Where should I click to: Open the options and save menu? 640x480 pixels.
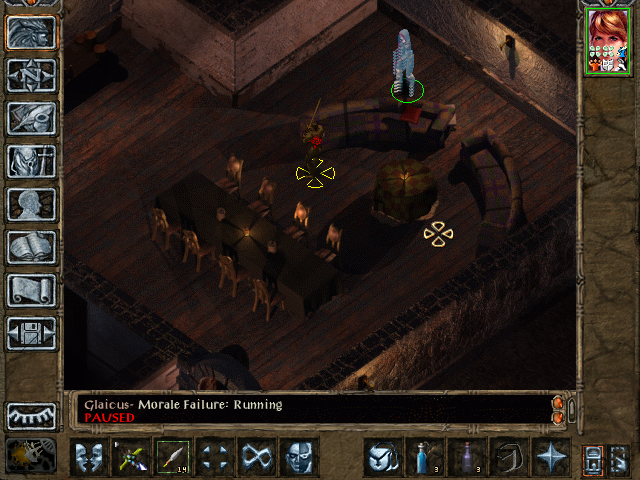[31, 333]
